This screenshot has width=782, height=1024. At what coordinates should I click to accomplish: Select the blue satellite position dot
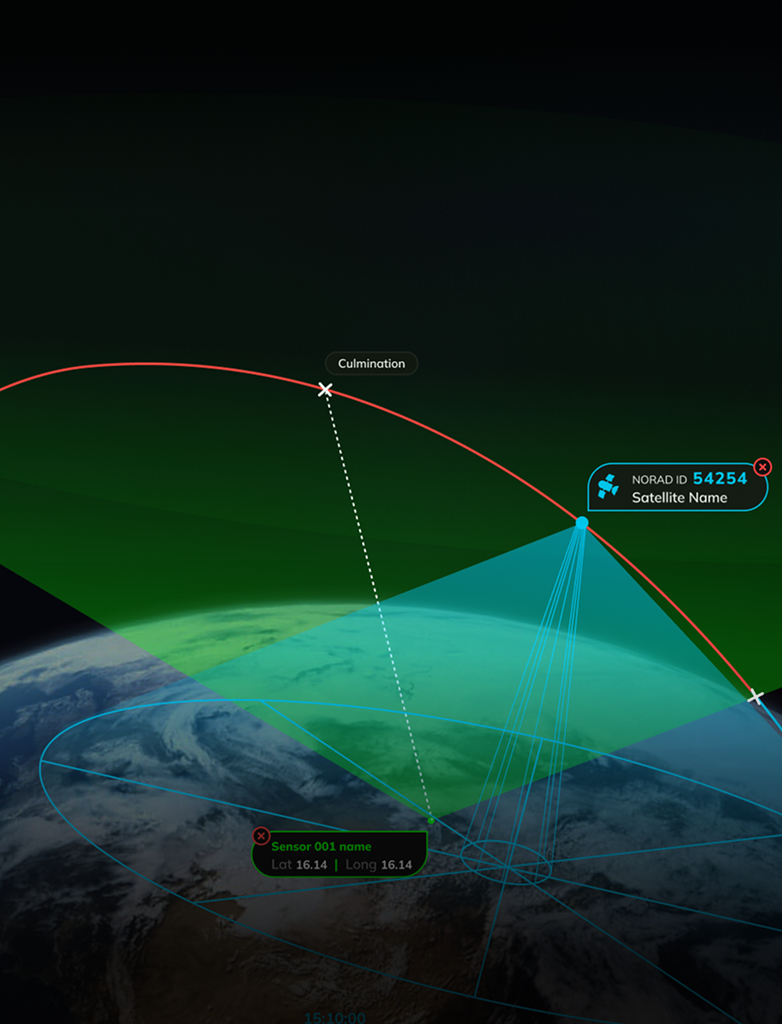[x=582, y=523]
